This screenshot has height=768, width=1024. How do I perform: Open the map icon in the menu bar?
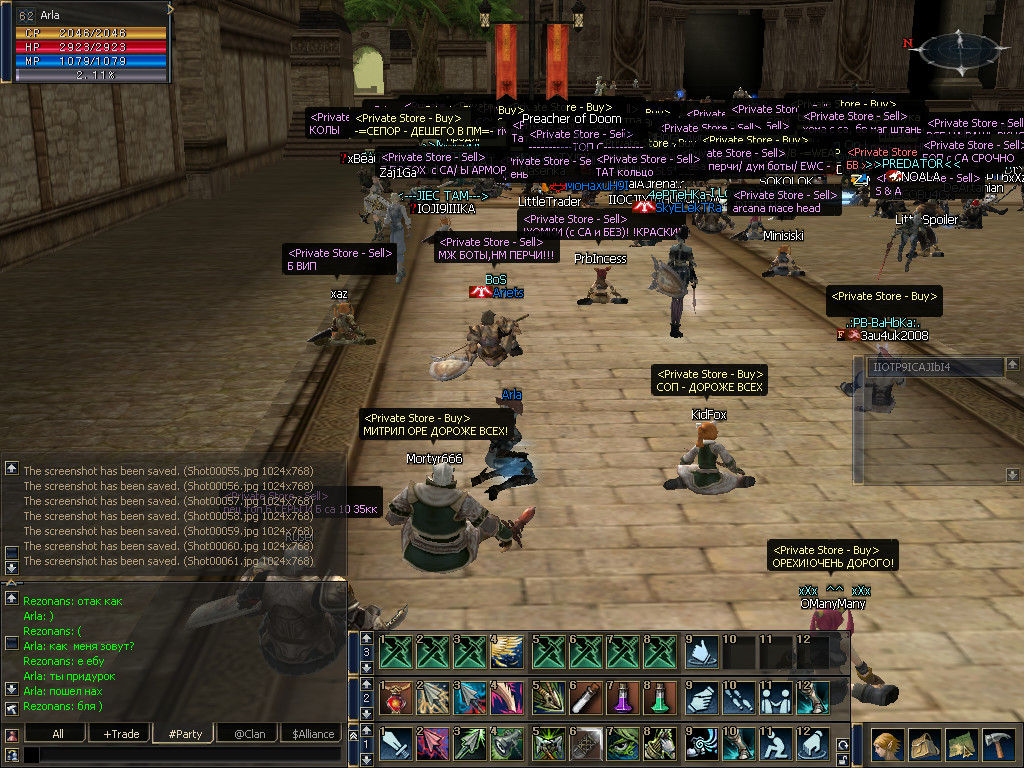click(961, 745)
